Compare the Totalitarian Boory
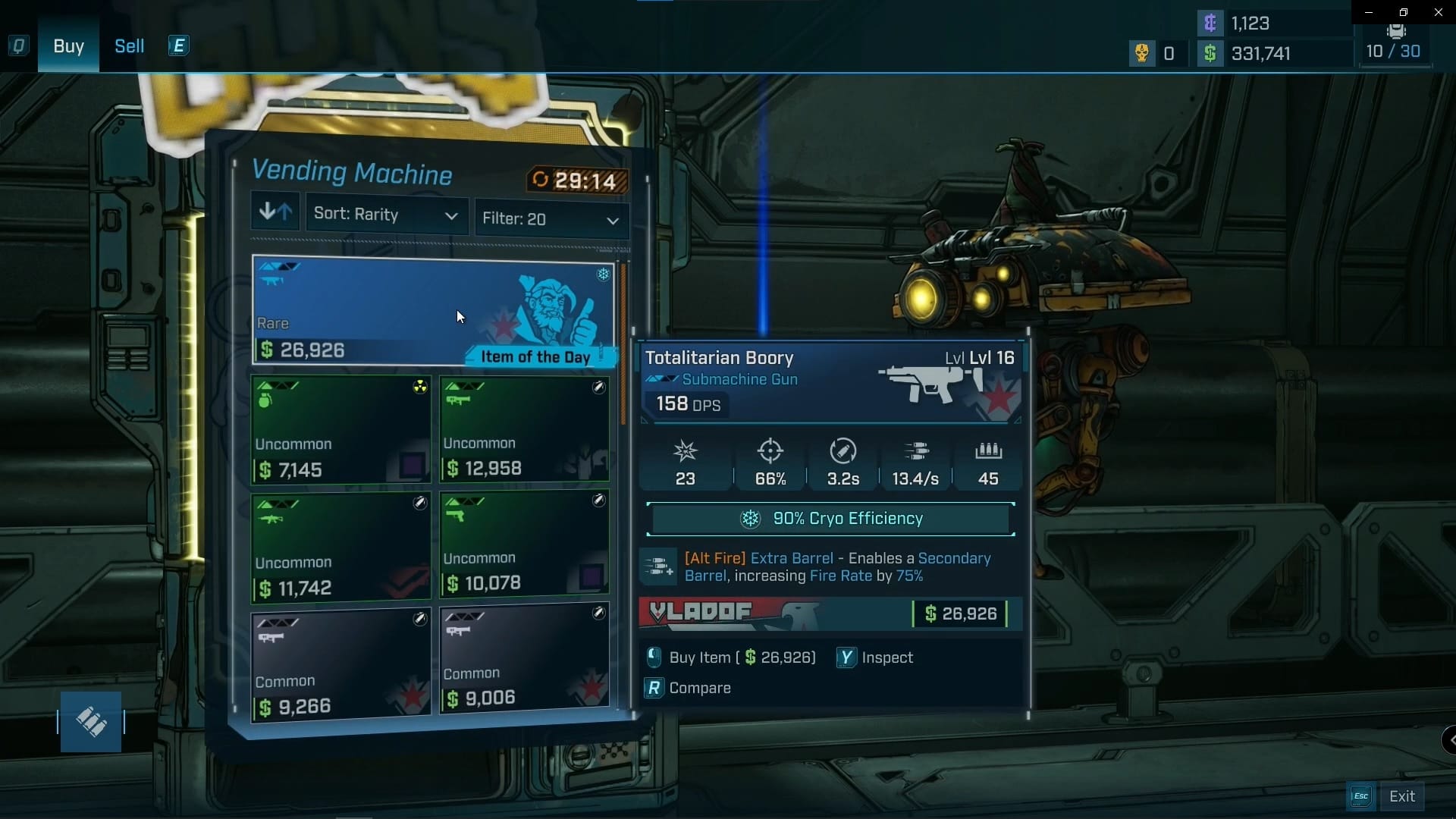 (x=689, y=688)
